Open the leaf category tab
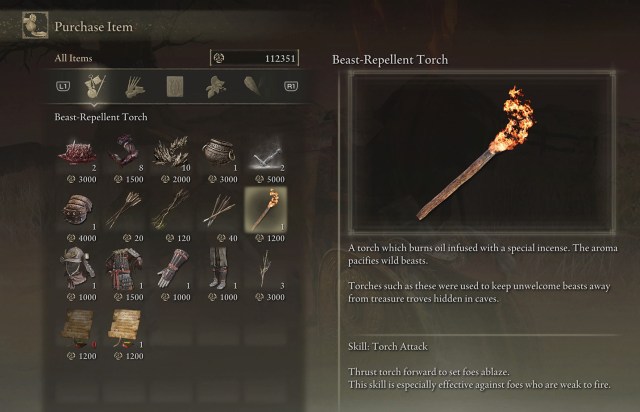Screen dimensions: 640x412 click(x=213, y=87)
